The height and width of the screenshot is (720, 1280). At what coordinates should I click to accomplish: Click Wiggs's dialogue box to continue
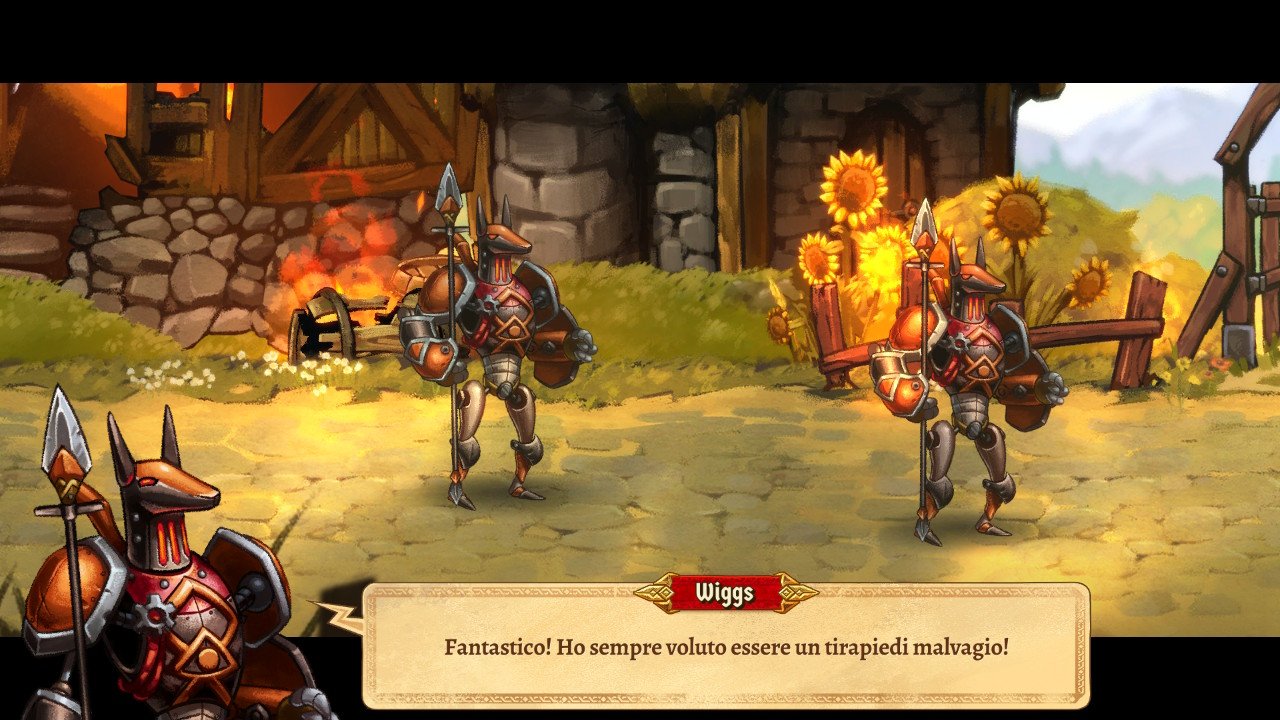726,647
